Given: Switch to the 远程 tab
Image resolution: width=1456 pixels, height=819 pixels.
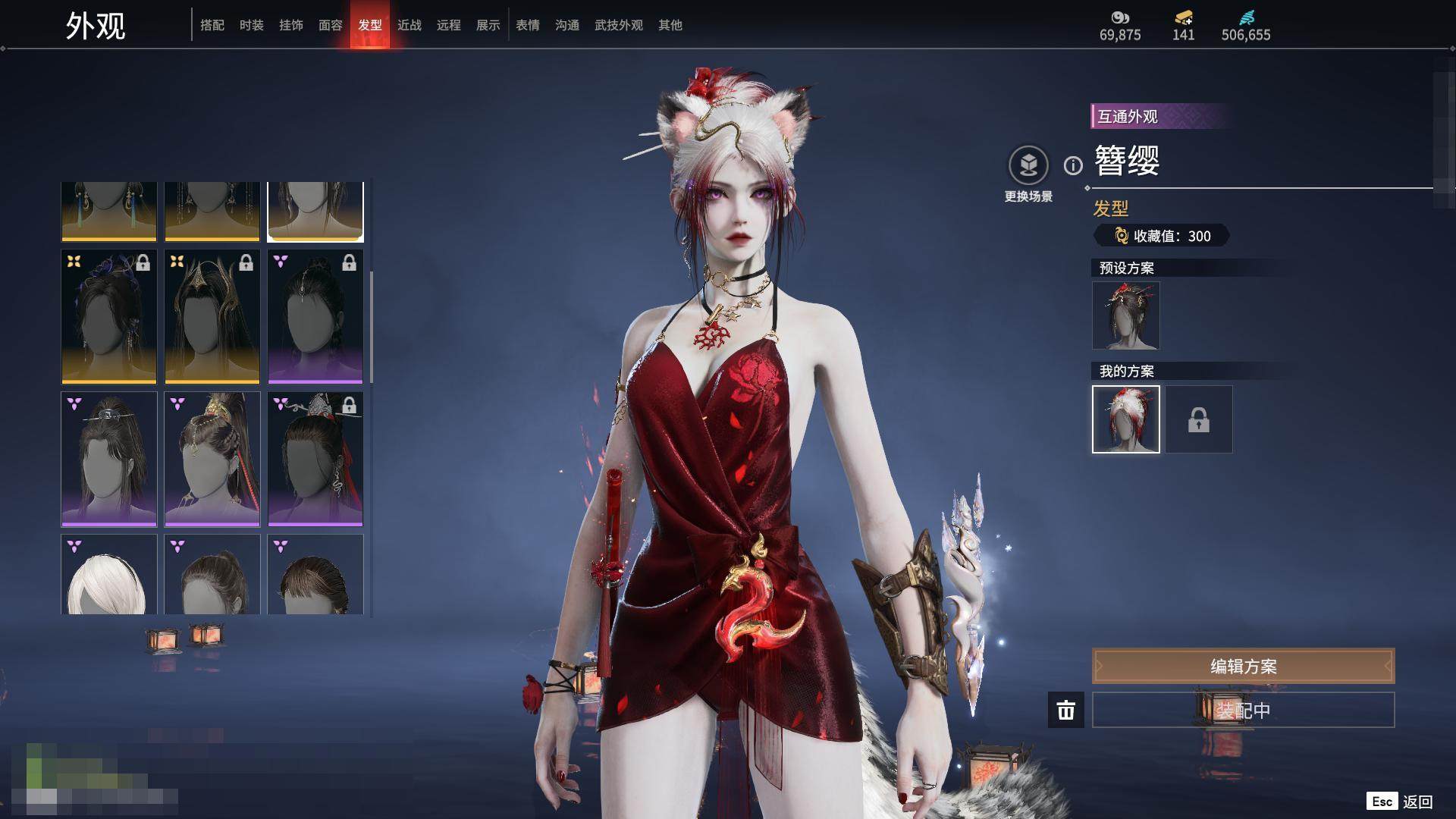Looking at the screenshot, I should [449, 25].
